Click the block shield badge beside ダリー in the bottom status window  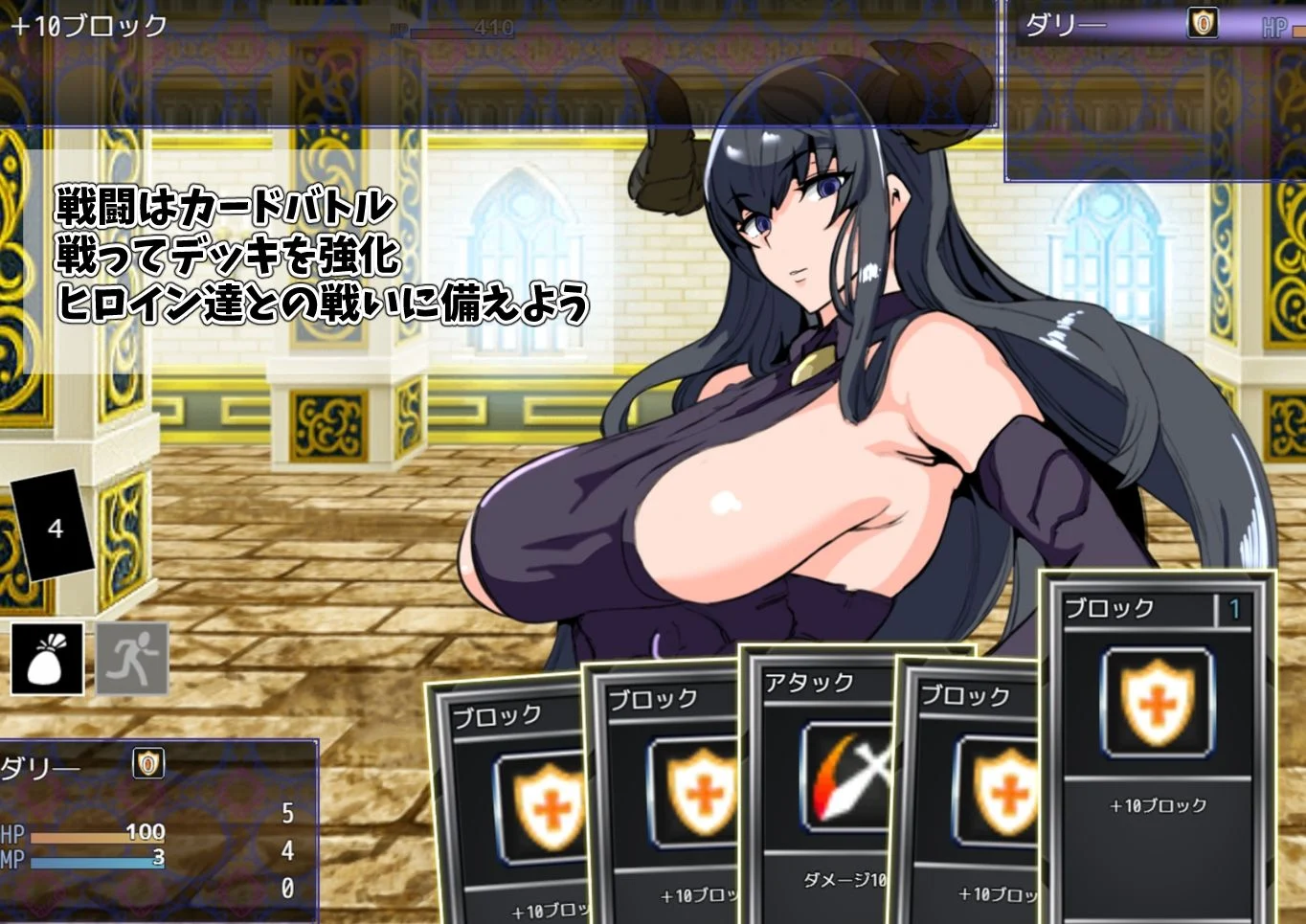tap(146, 763)
